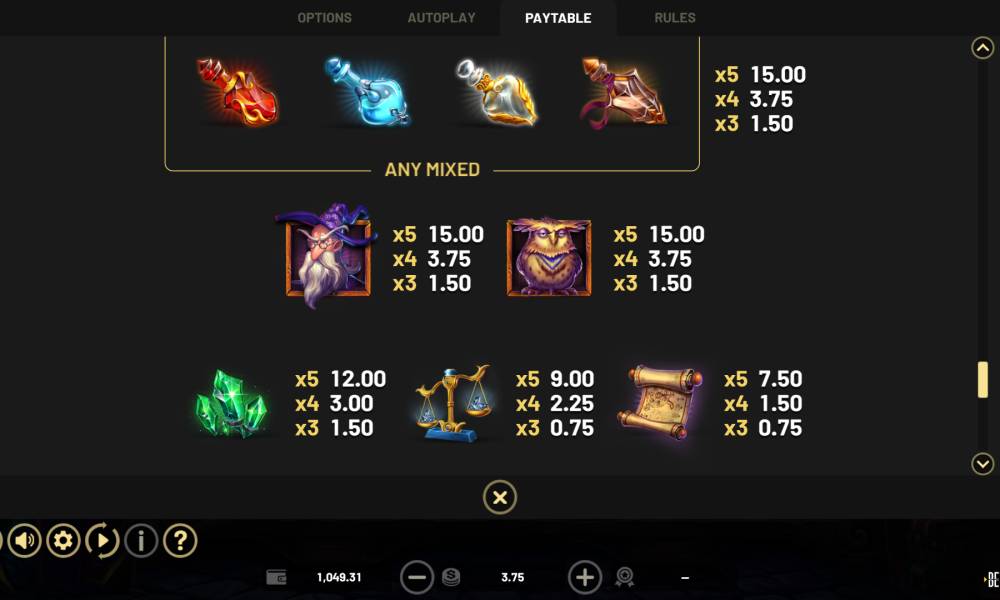The width and height of the screenshot is (1000, 600).
Task: Open the info button
Action: [x=141, y=541]
